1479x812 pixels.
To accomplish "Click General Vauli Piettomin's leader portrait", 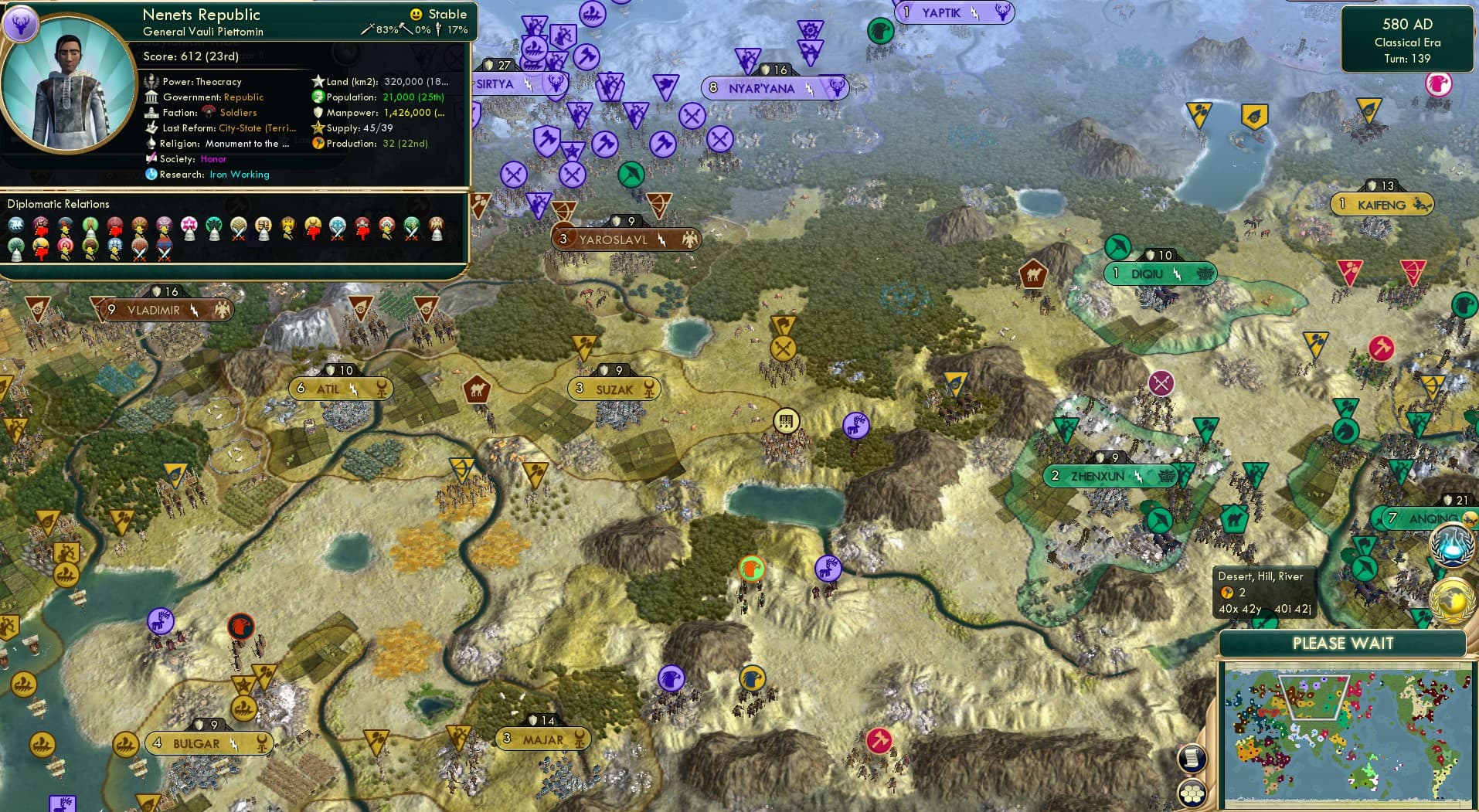I will point(68,83).
